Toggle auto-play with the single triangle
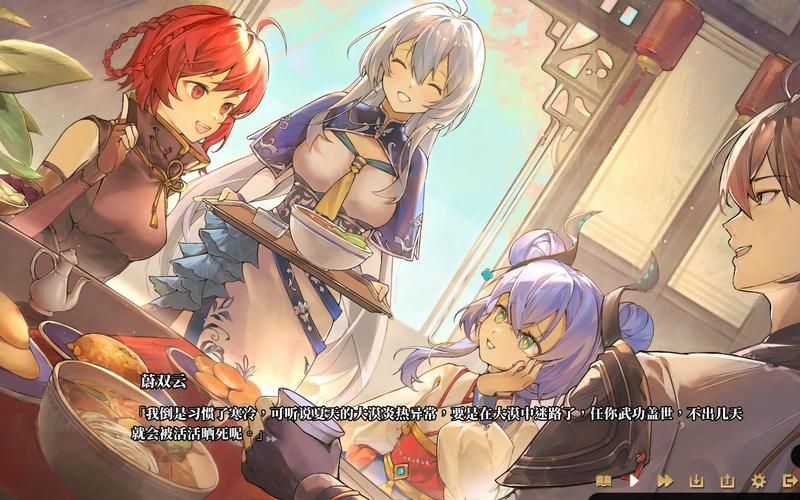Image resolution: width=800 pixels, height=500 pixels. pyautogui.click(x=633, y=481)
